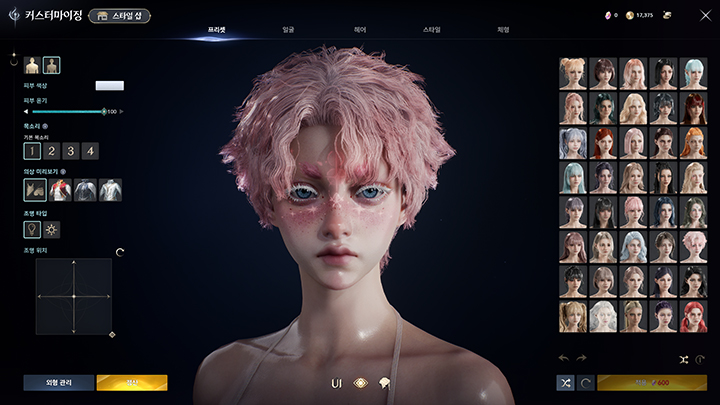Choose voice option 3
Image resolution: width=720 pixels, height=405 pixels.
click(x=71, y=151)
